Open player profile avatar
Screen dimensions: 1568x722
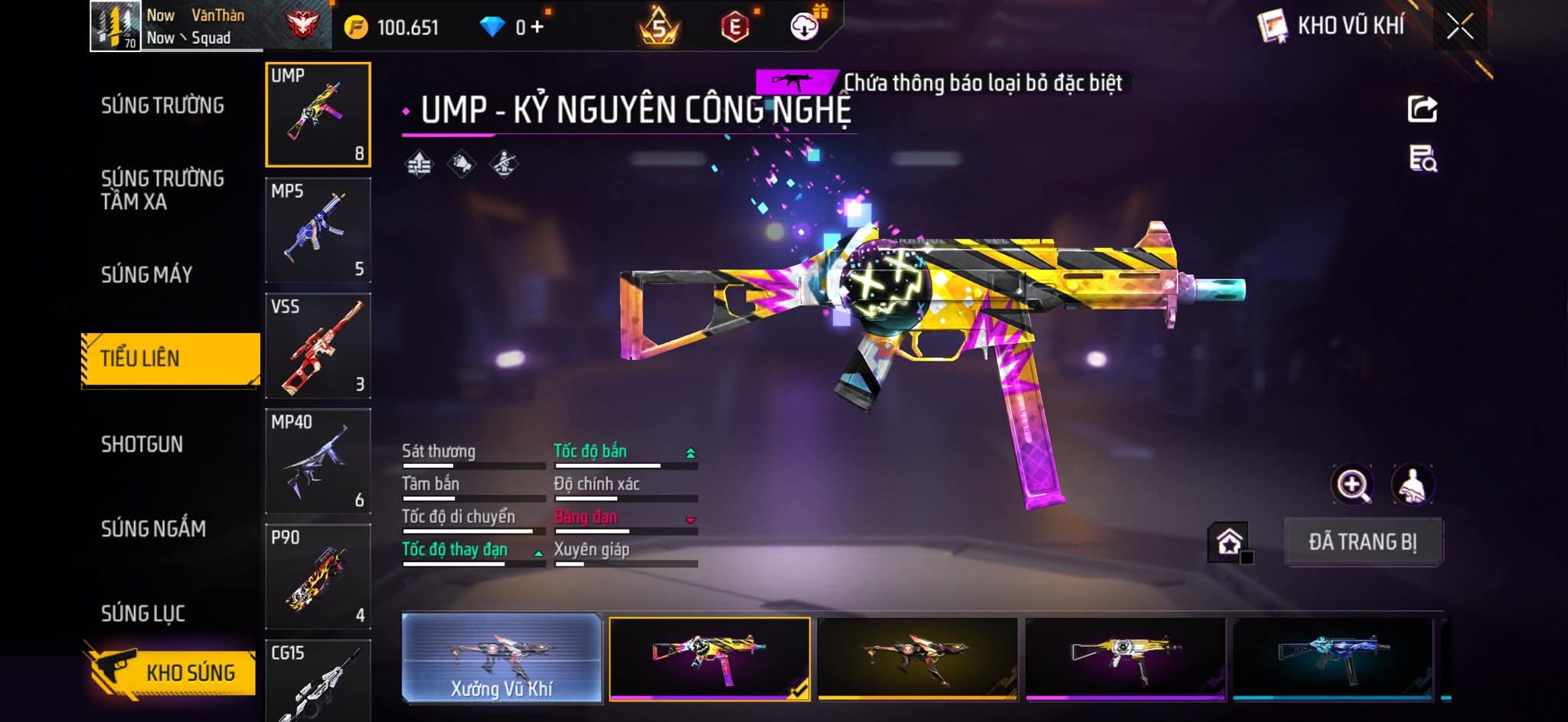(x=116, y=26)
